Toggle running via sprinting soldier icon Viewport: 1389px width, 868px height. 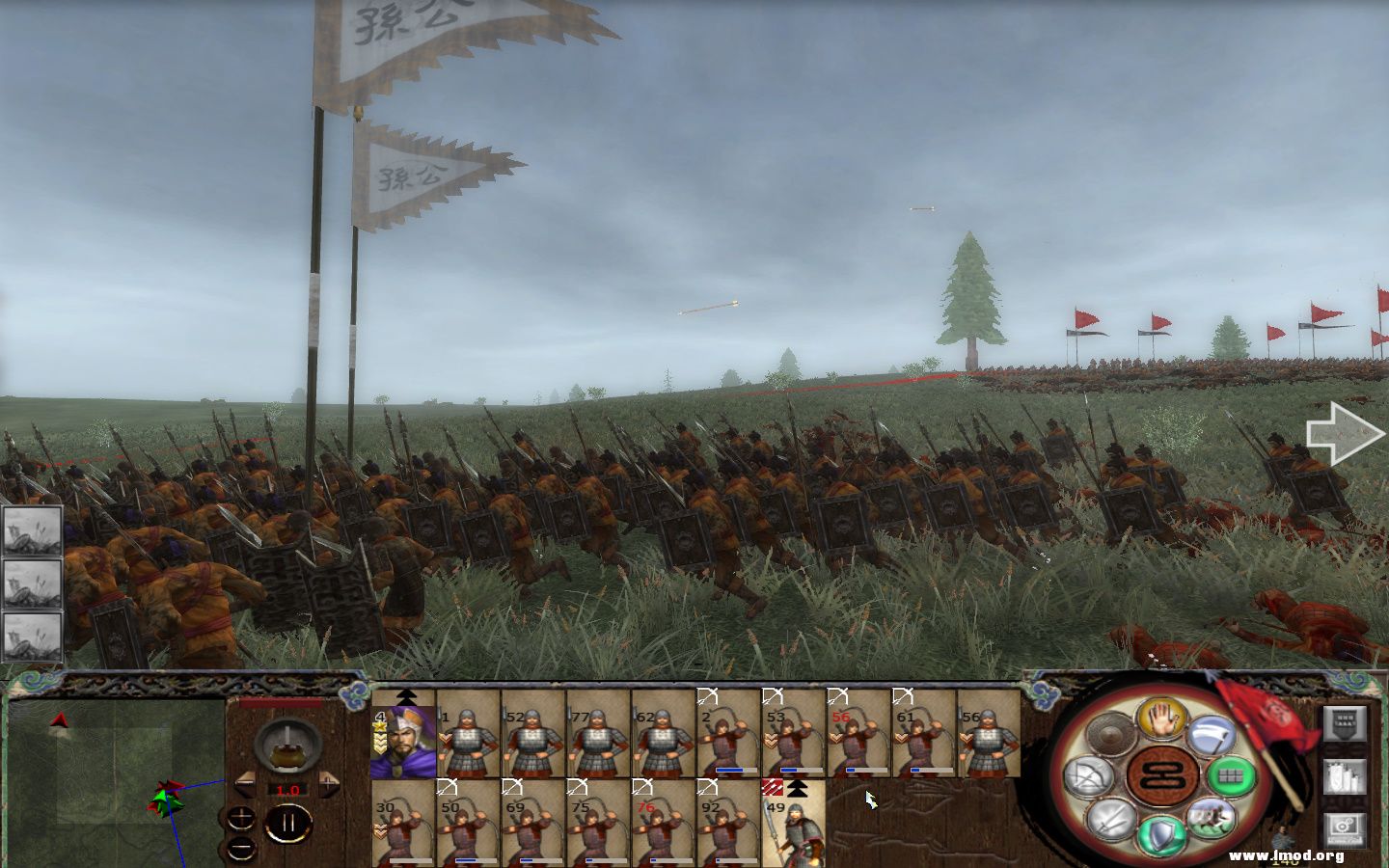[1211, 821]
